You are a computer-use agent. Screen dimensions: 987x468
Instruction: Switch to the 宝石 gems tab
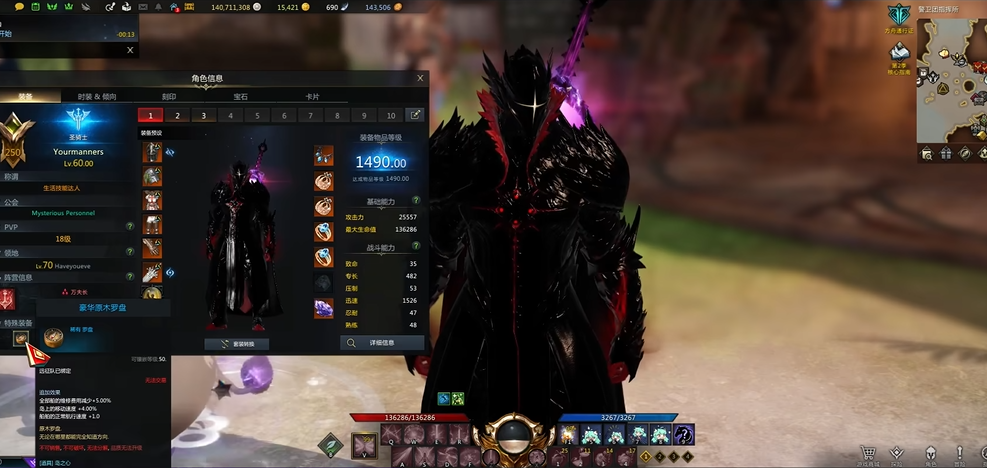coord(241,97)
